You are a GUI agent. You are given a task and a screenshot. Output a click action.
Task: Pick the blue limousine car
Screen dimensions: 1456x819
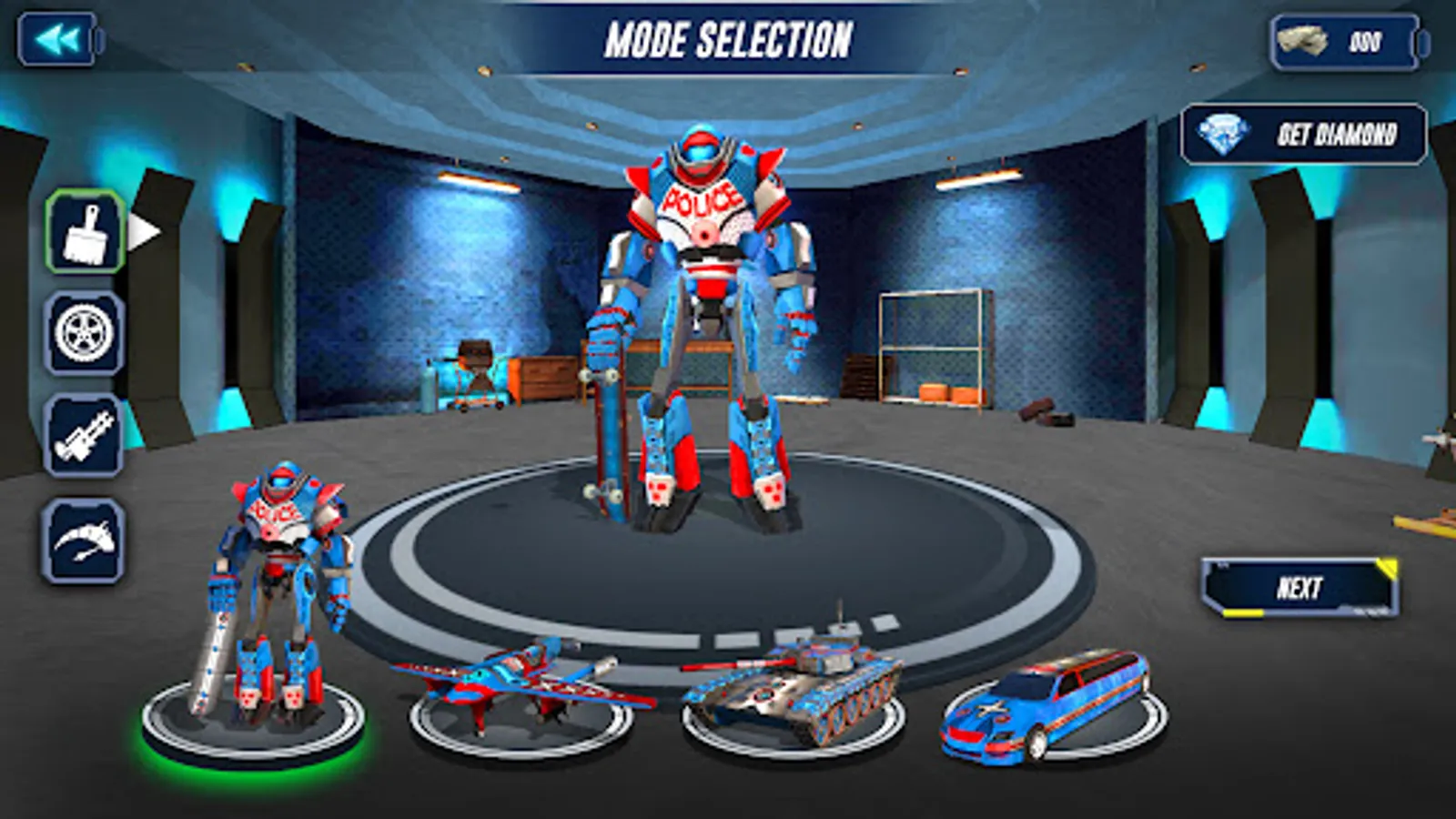1046,710
